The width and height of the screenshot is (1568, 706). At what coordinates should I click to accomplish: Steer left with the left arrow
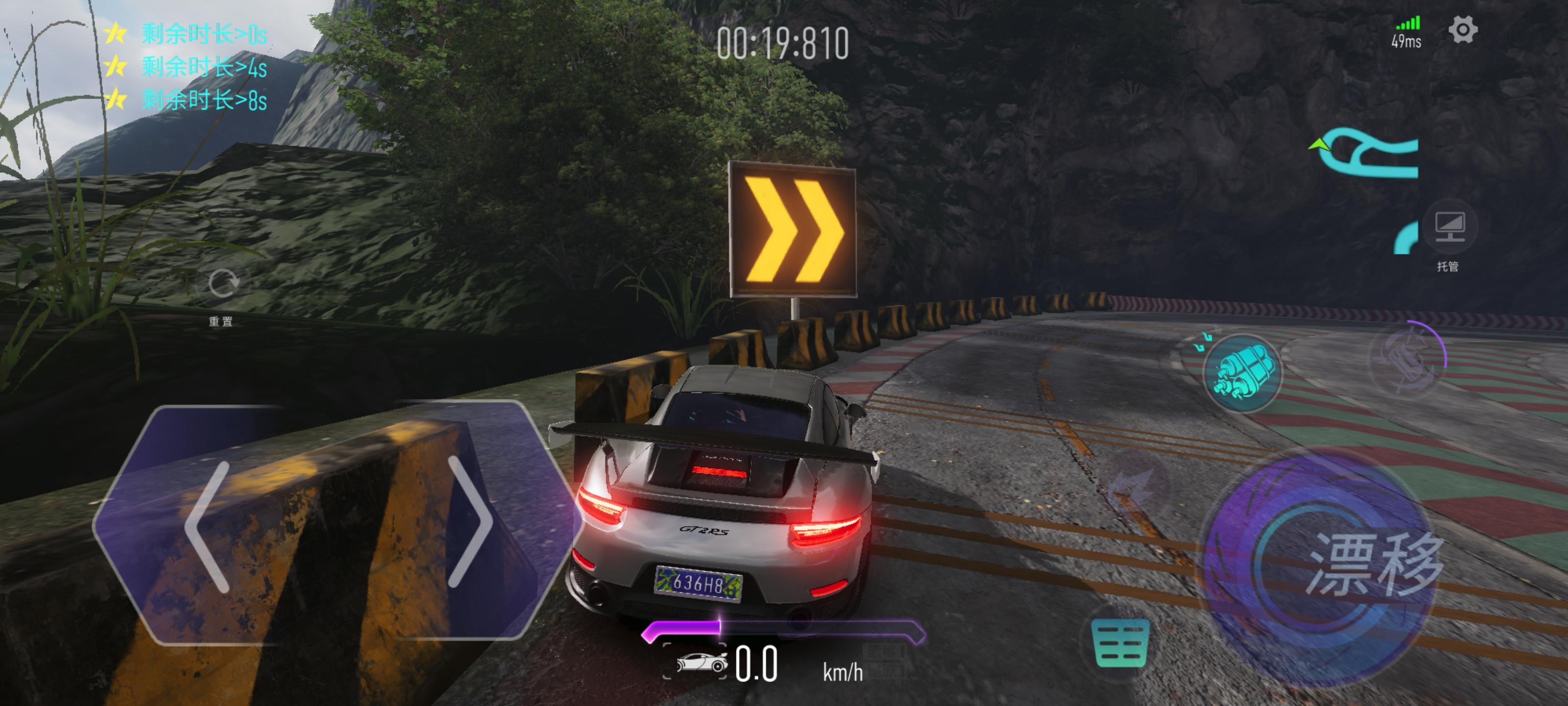click(x=208, y=526)
